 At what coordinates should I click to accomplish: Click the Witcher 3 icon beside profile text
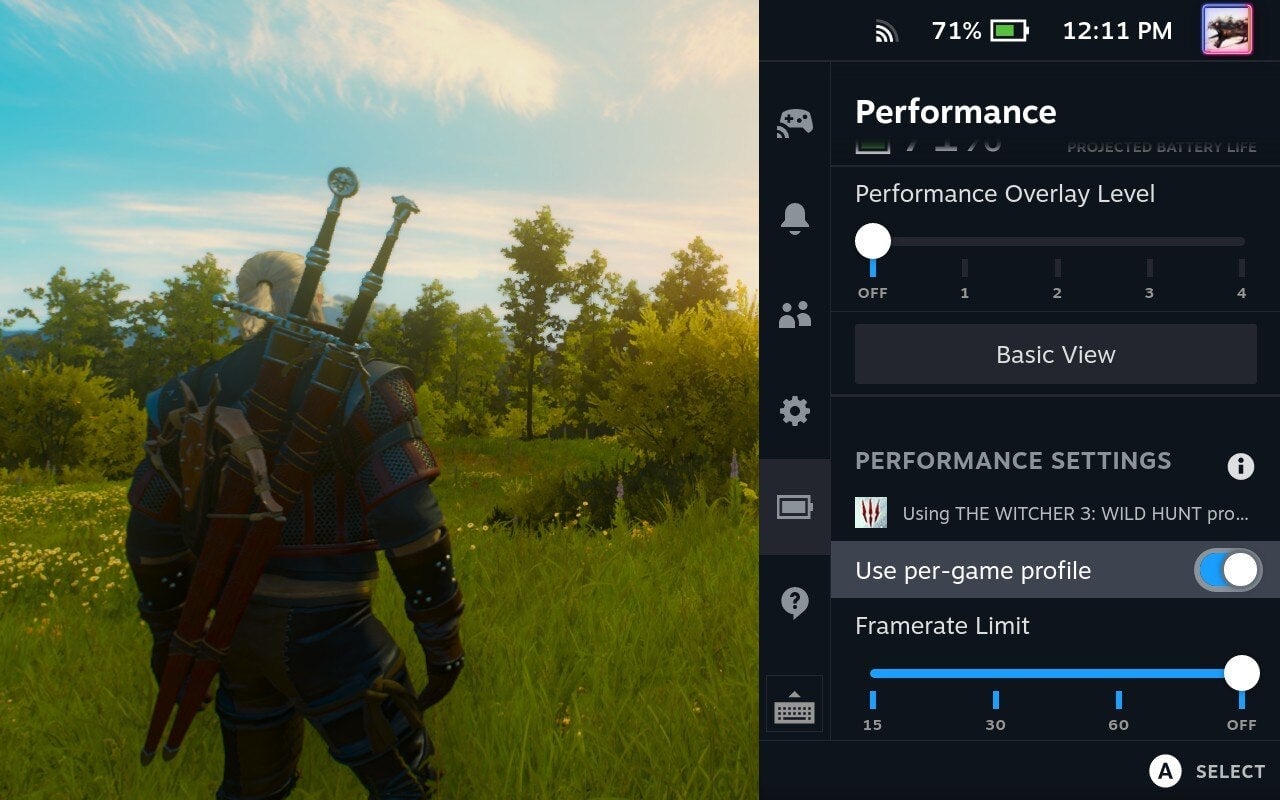(x=872, y=512)
